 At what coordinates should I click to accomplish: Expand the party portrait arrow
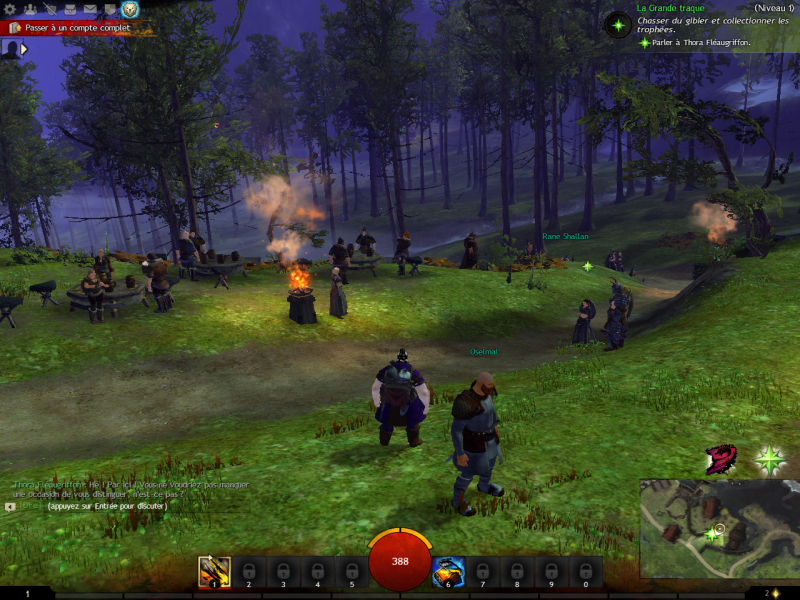click(x=24, y=48)
